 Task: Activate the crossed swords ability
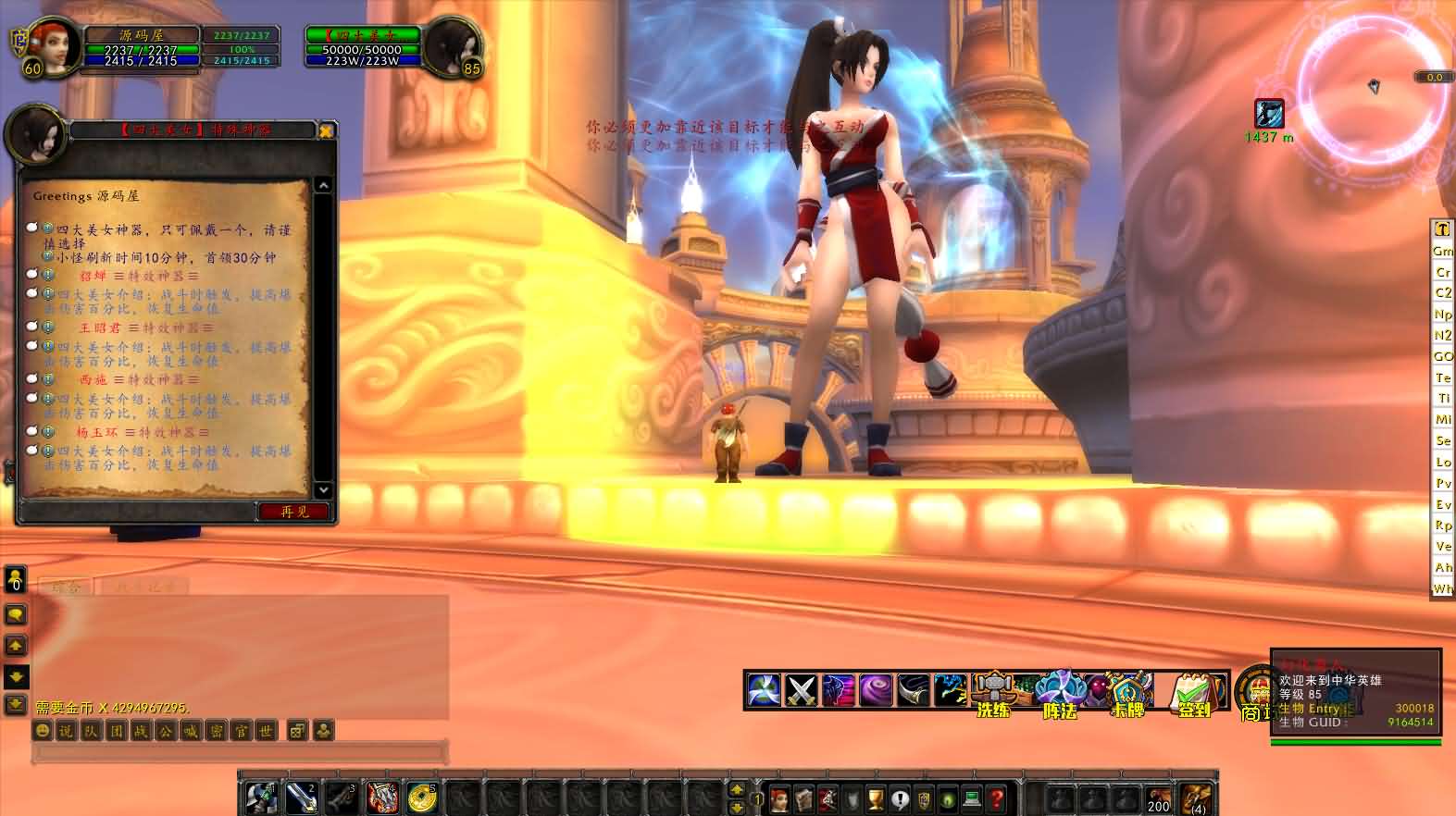point(800,690)
